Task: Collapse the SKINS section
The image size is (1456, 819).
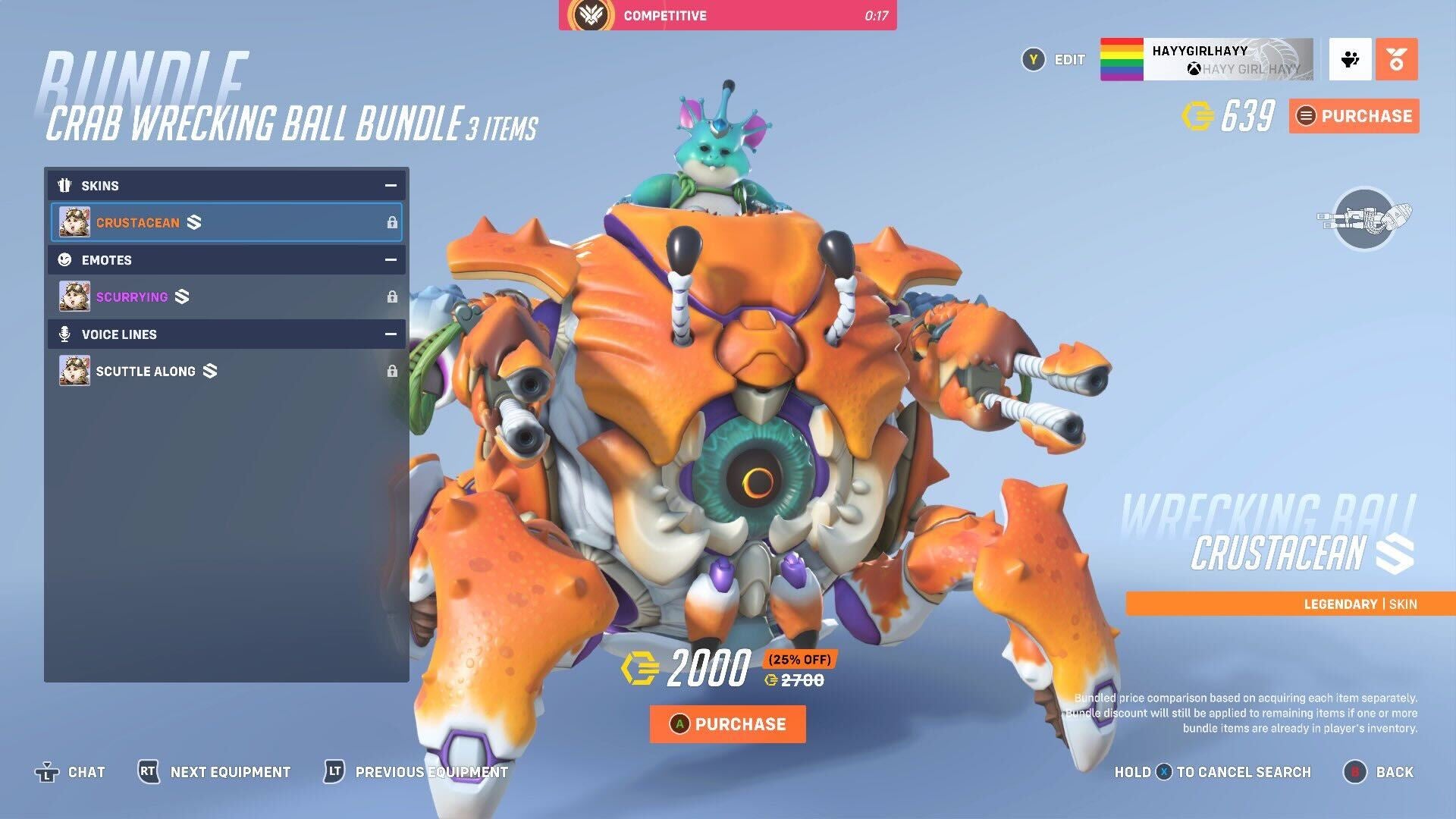Action: (390, 184)
